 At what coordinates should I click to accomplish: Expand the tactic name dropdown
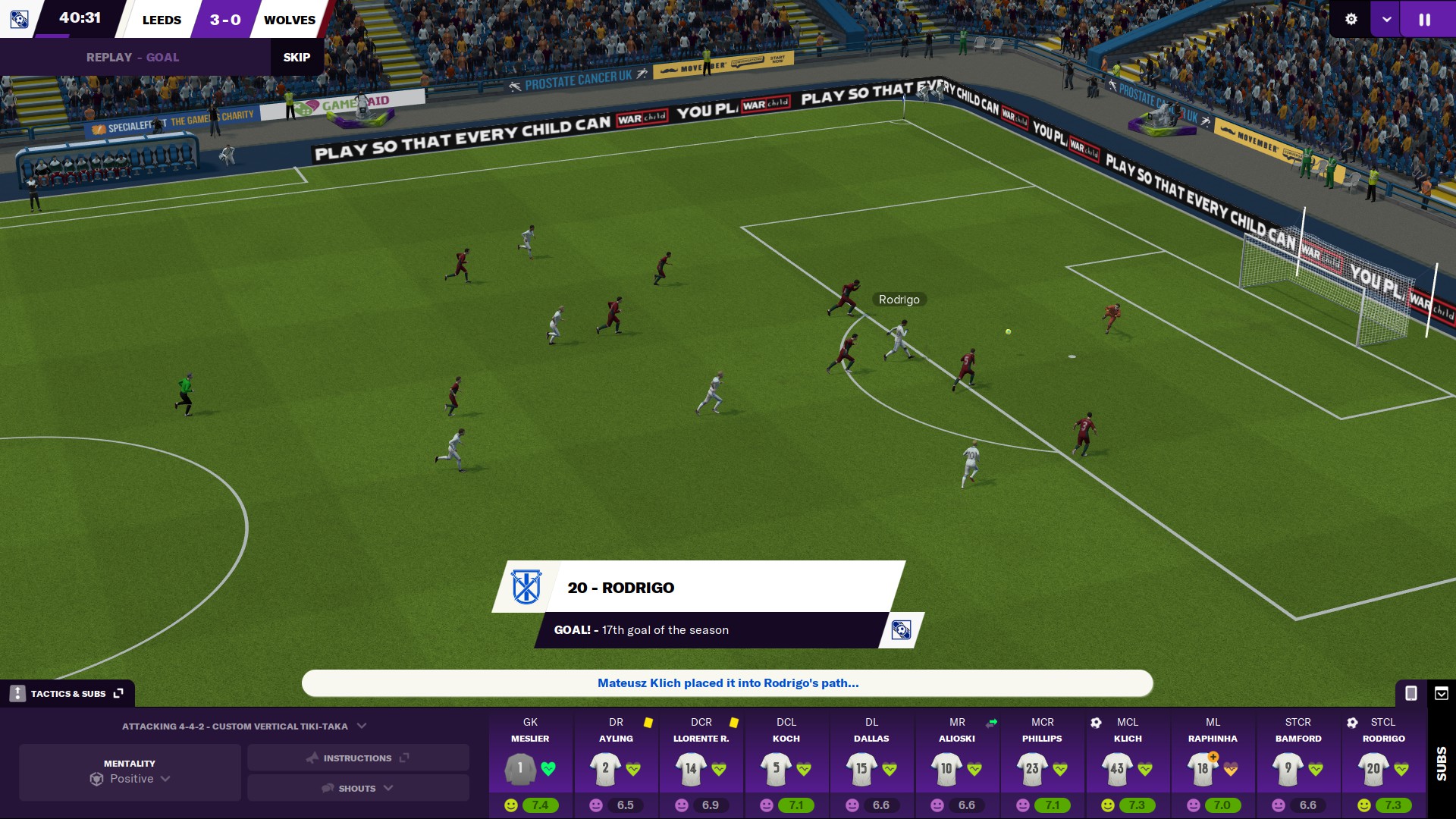tap(362, 726)
